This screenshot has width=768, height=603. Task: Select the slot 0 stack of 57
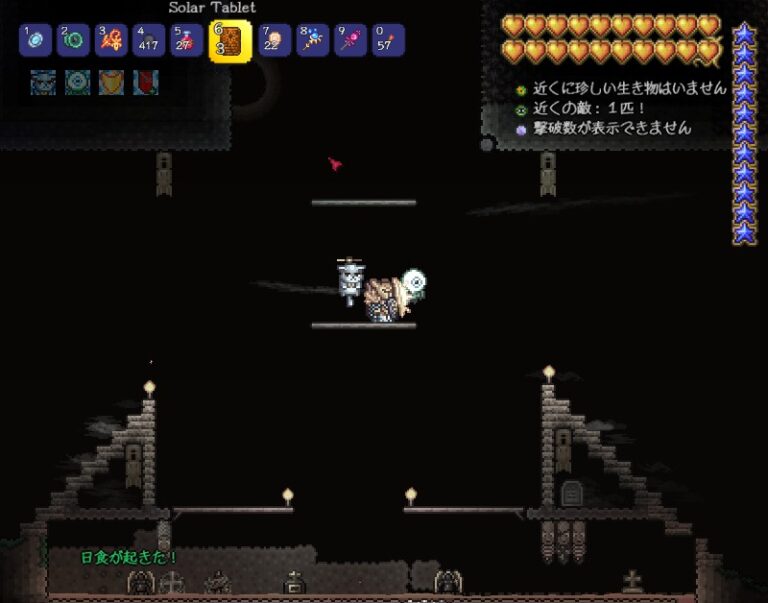coord(389,41)
